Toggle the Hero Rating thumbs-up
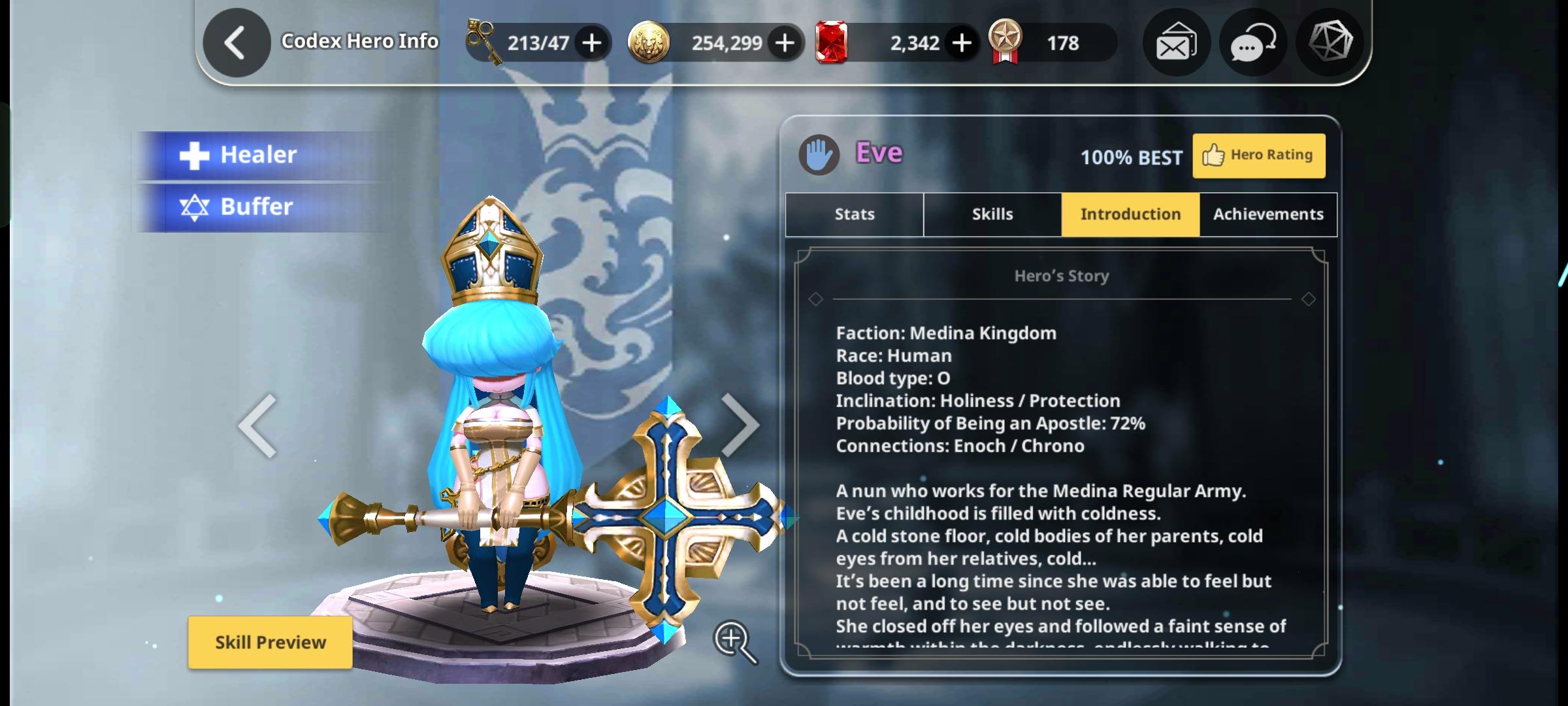 pos(1258,154)
